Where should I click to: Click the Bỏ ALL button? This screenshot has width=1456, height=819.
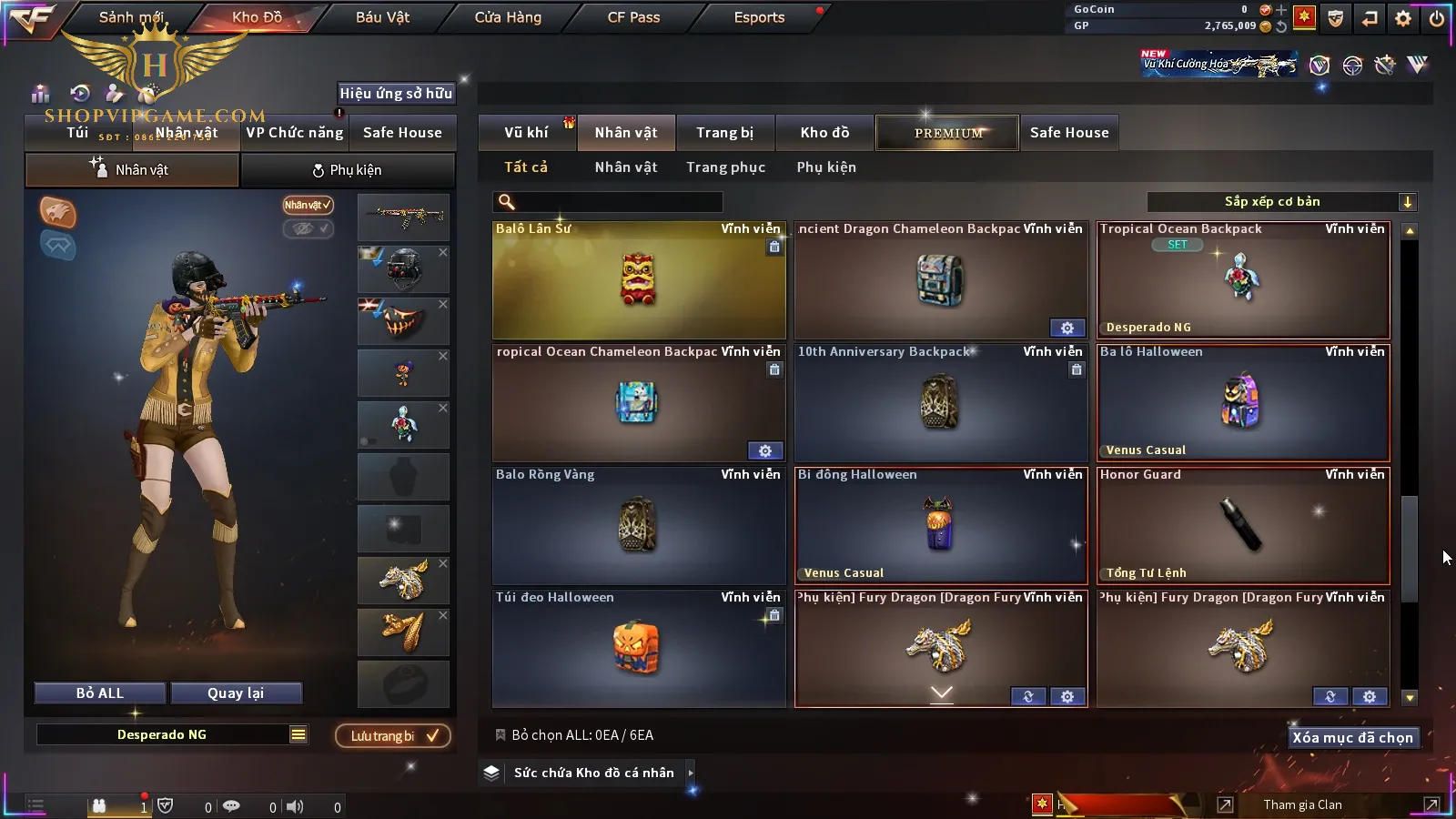tap(100, 693)
